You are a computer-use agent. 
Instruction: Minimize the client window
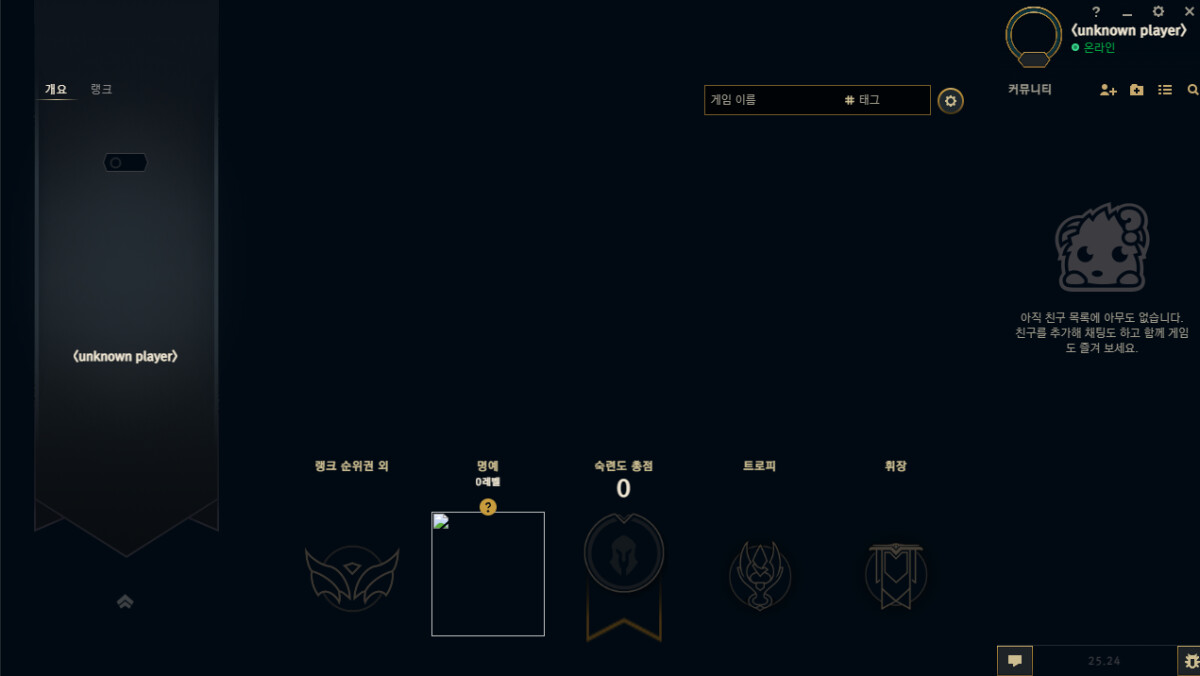click(x=1127, y=13)
